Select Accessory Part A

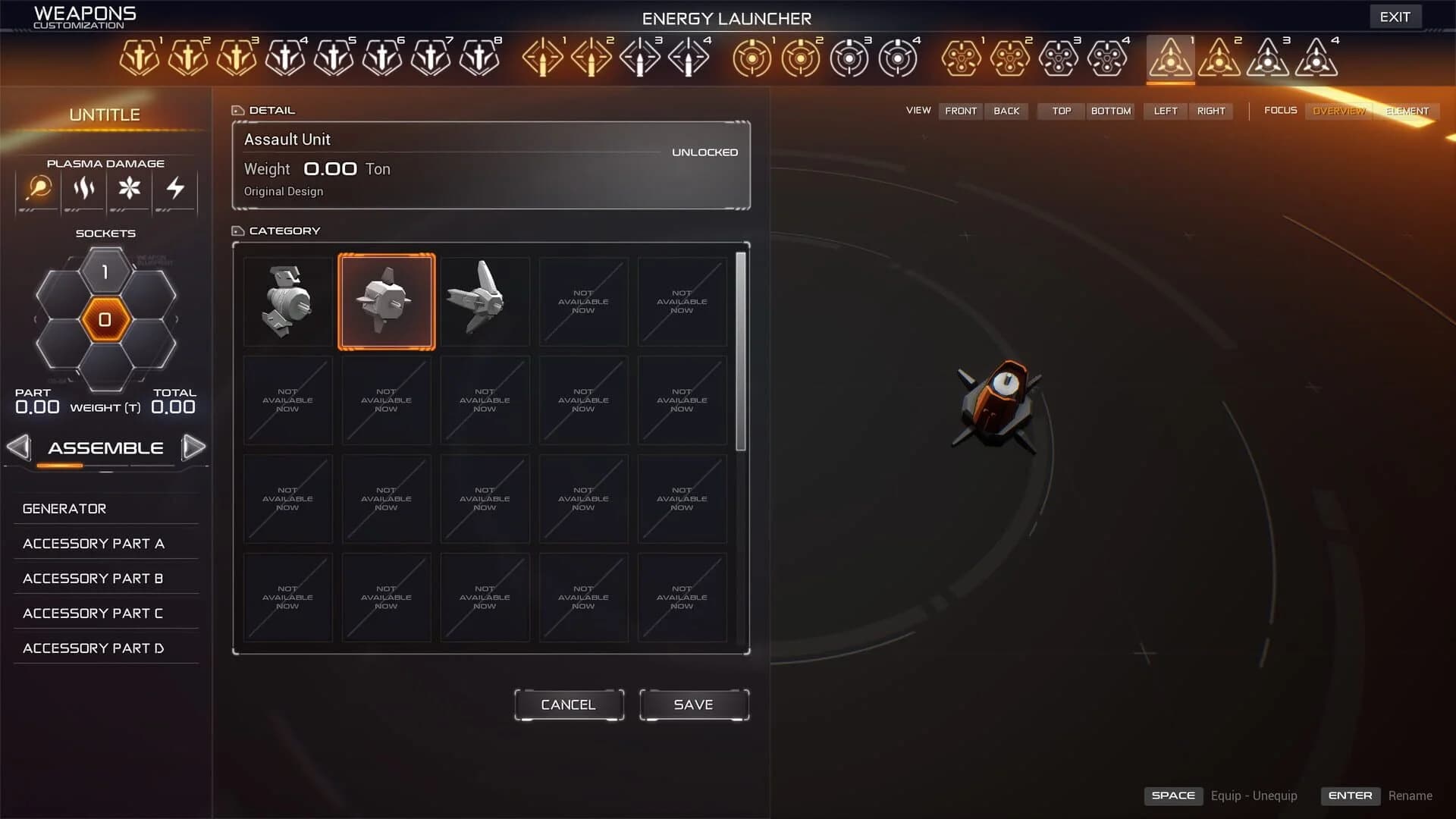(94, 543)
